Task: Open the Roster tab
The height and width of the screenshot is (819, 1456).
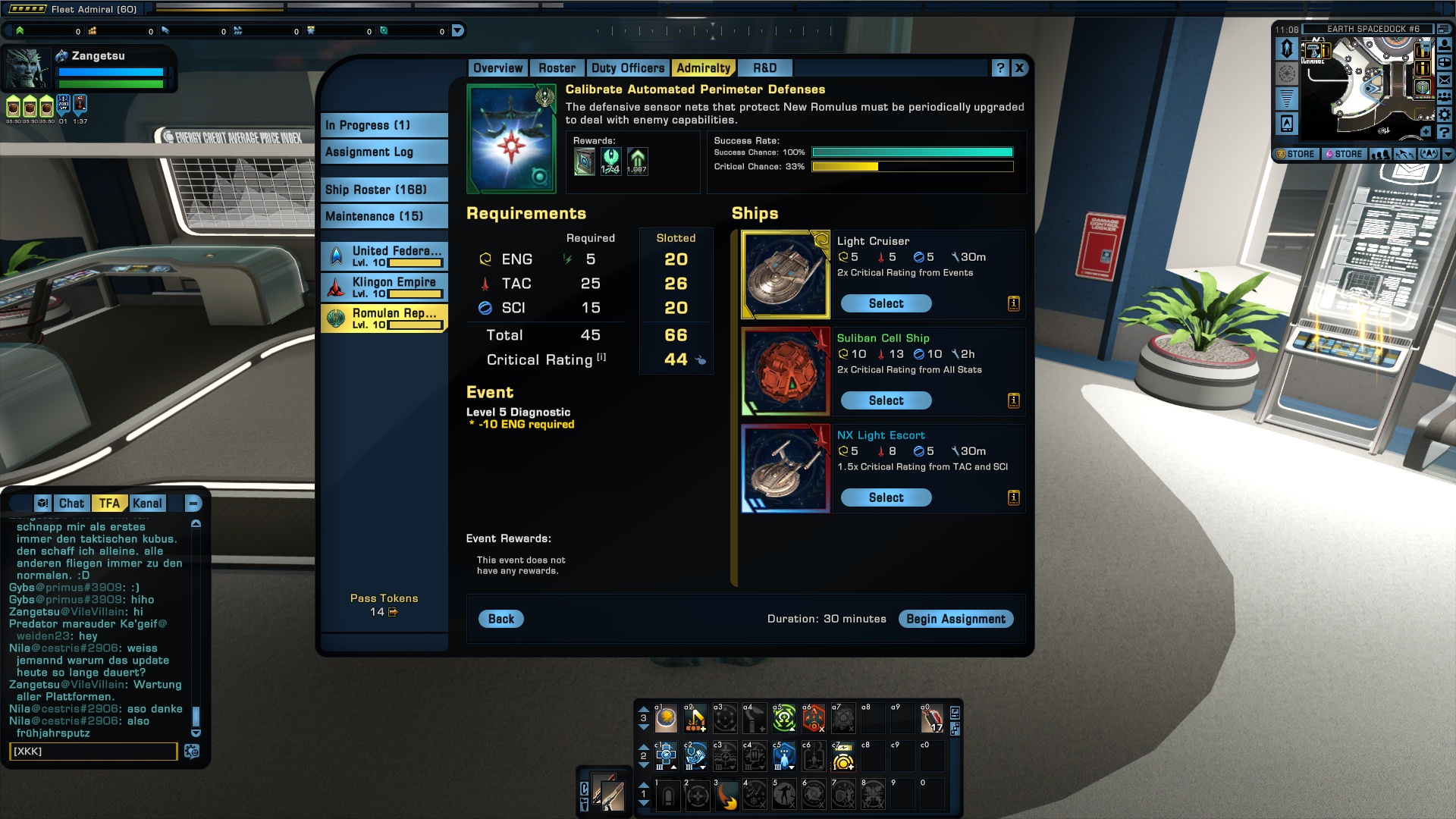Action: (557, 68)
